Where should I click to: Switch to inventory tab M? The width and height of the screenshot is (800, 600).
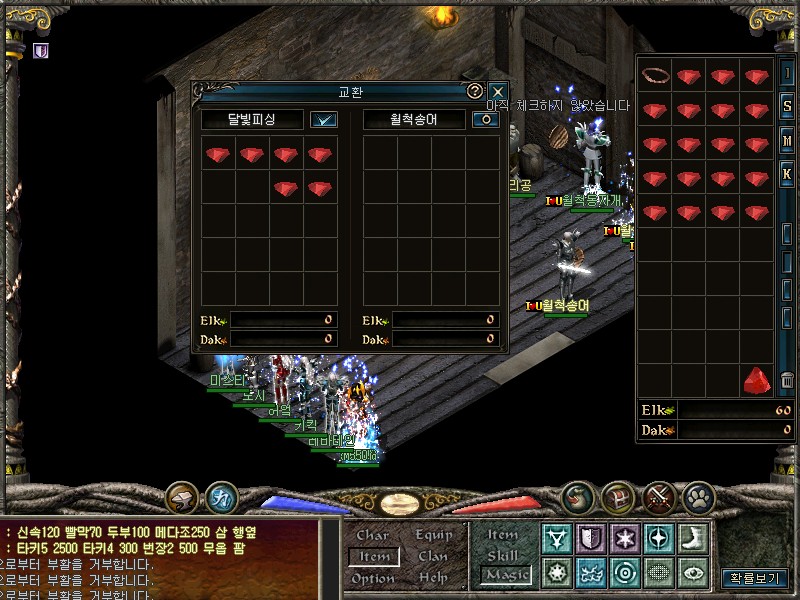click(x=788, y=141)
